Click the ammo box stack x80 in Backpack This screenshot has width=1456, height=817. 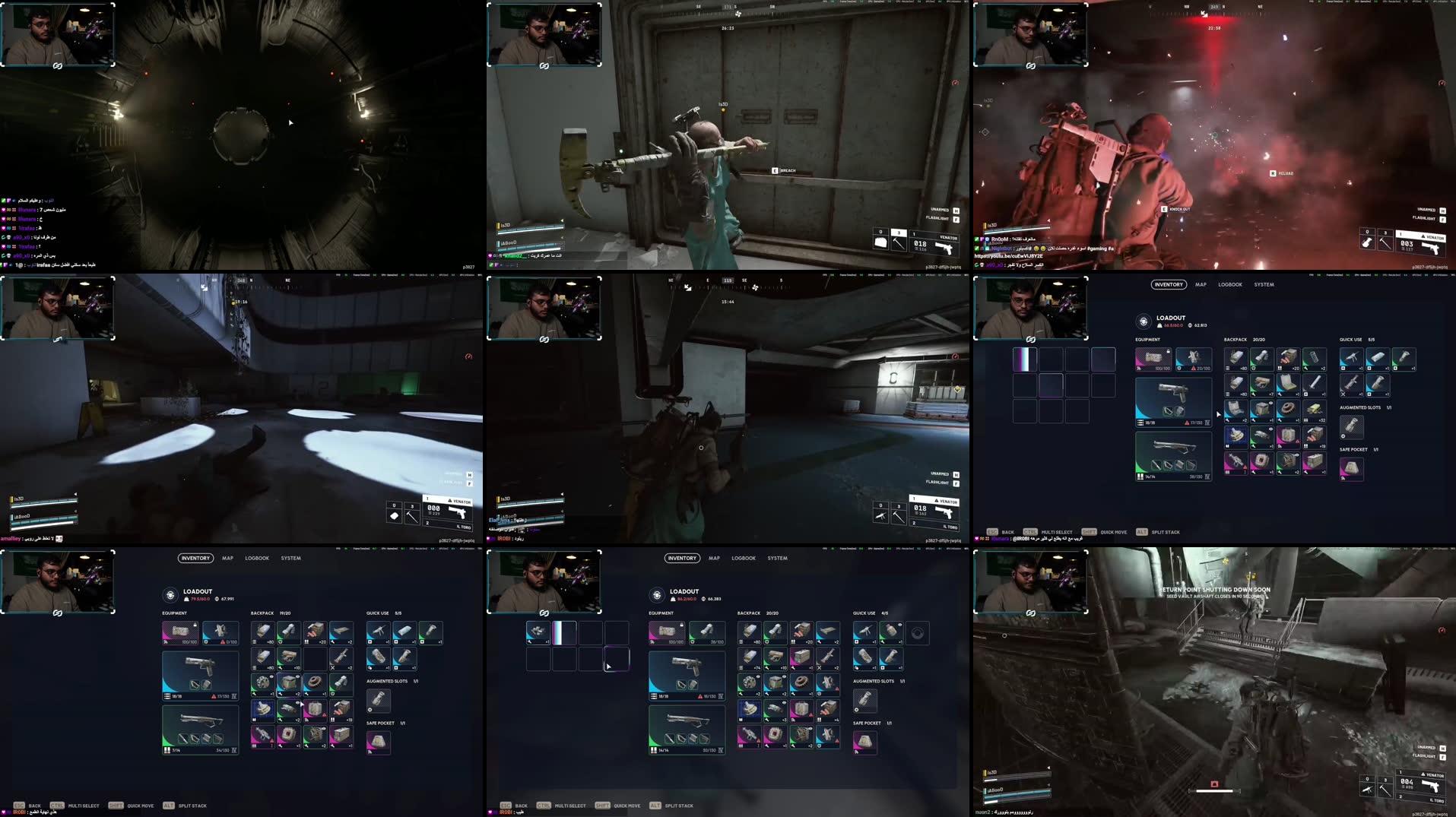[1236, 359]
